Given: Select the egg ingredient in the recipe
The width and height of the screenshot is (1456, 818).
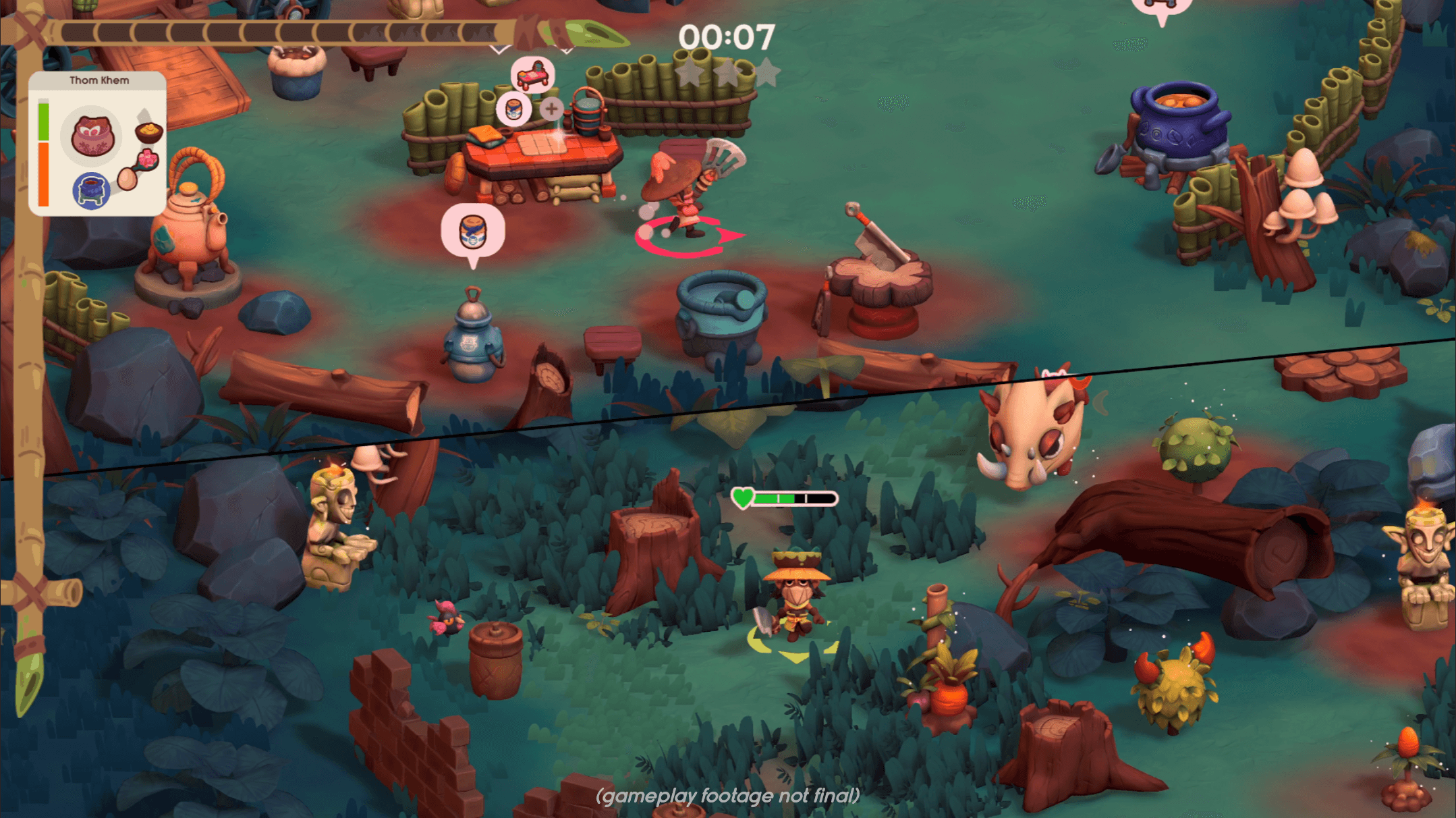Looking at the screenshot, I should click(127, 179).
